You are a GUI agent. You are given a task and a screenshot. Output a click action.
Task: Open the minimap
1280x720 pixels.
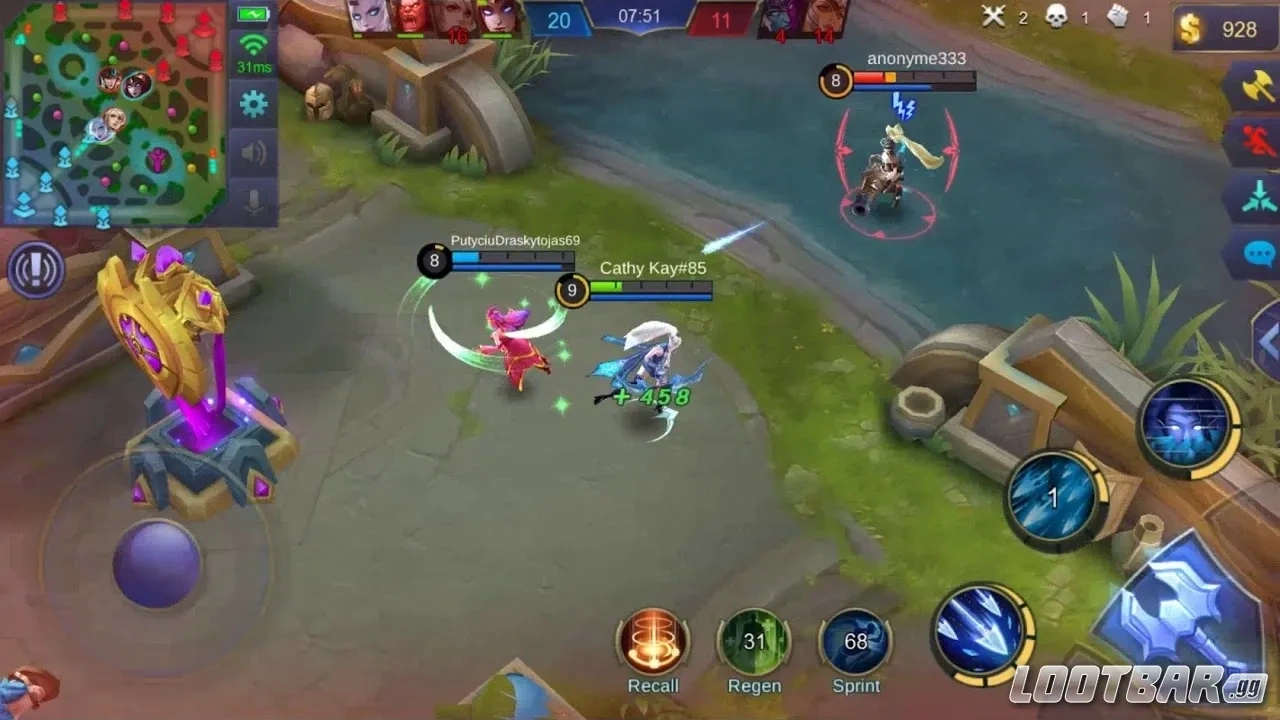pyautogui.click(x=113, y=112)
